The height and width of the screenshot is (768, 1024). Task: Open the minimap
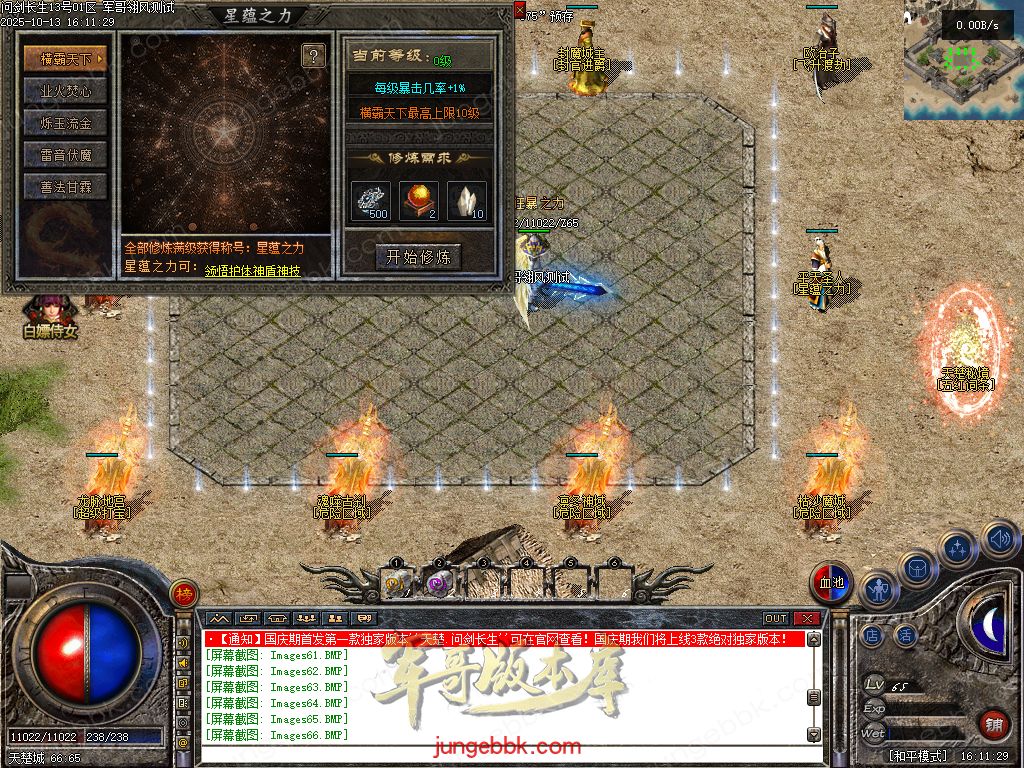pyautogui.click(x=963, y=60)
